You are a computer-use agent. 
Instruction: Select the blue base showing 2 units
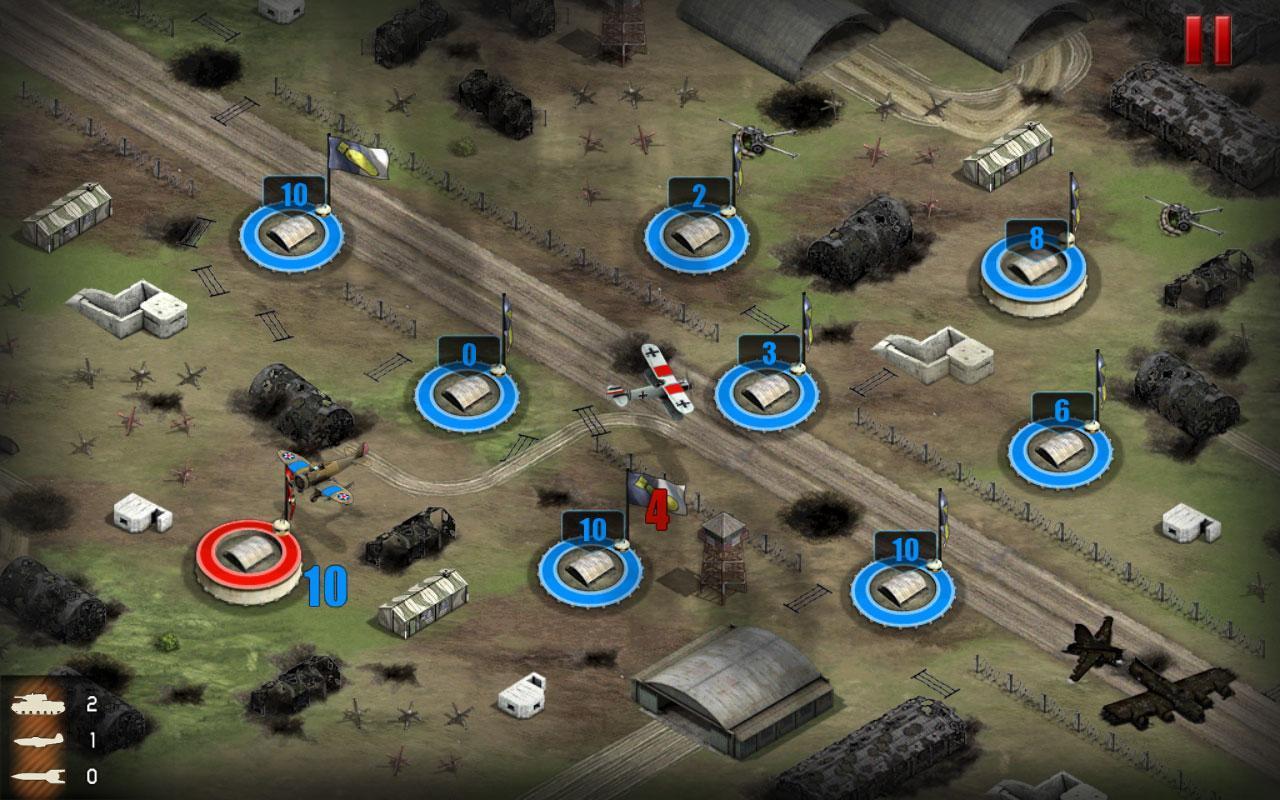pyautogui.click(x=697, y=236)
